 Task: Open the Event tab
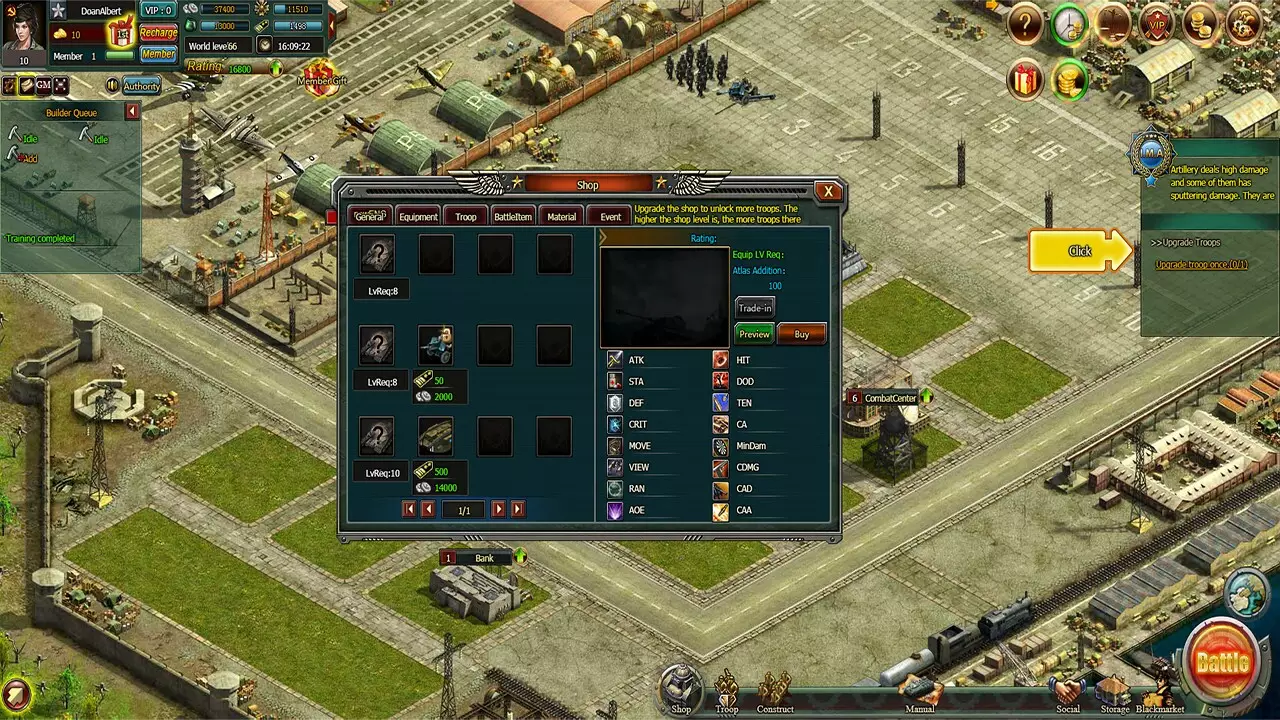[x=610, y=215]
